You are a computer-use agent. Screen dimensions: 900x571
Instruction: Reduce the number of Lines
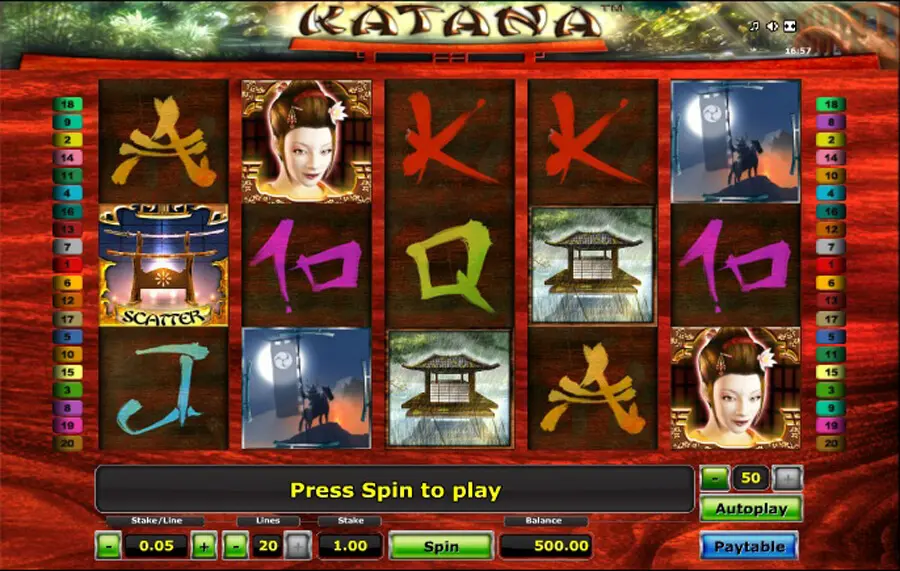click(235, 546)
